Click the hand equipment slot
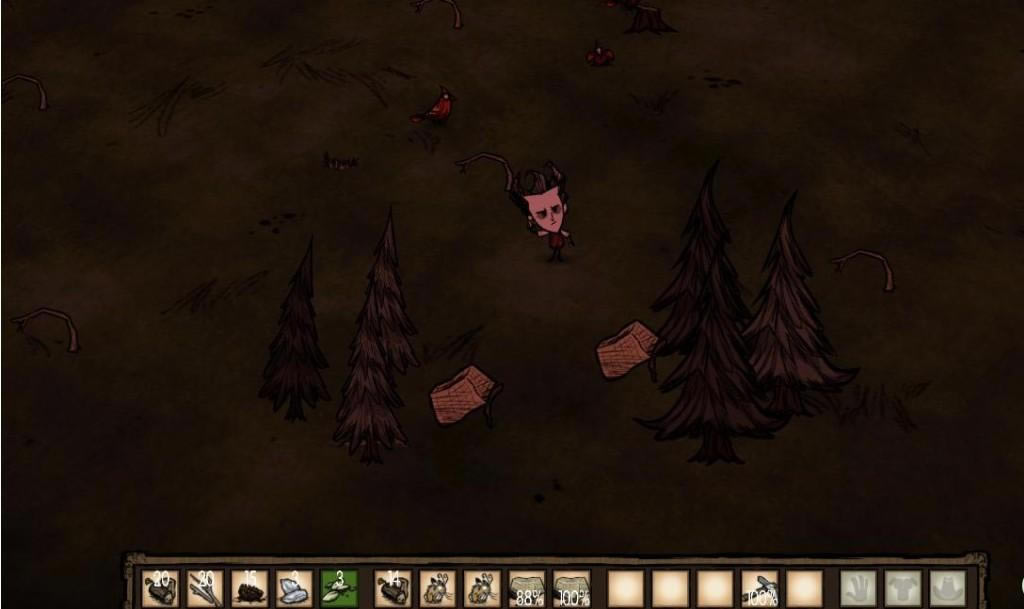This screenshot has width=1024, height=609. 858,588
